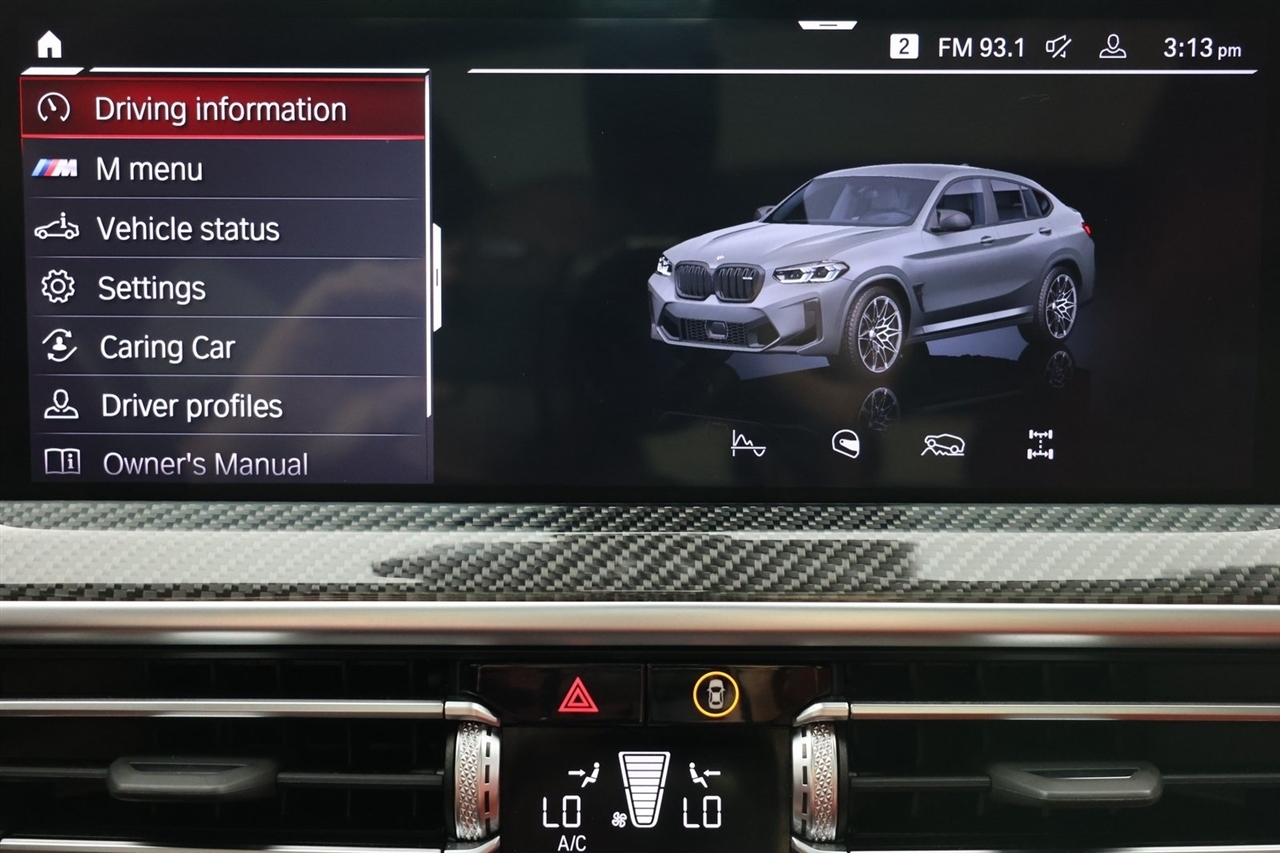This screenshot has width=1280, height=853.
Task: Open the M menu item
Action: pos(150,169)
